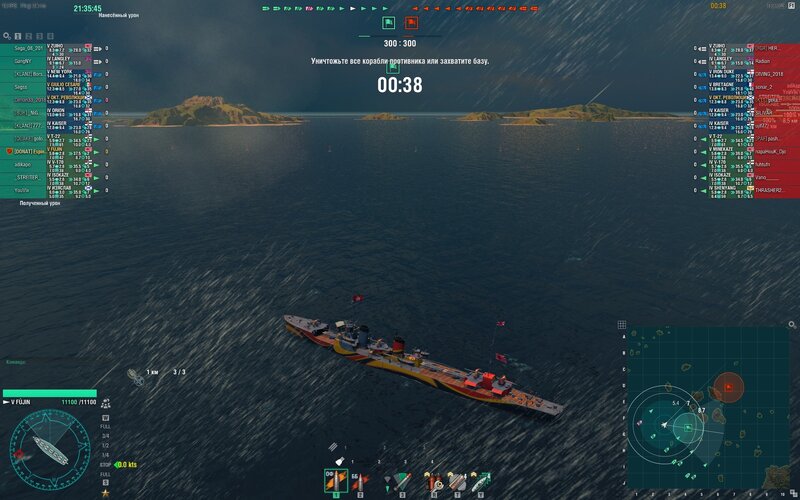Screen dimensions: 800x500
Task: Select the HE shell ammo slot
Action: coord(334,481)
